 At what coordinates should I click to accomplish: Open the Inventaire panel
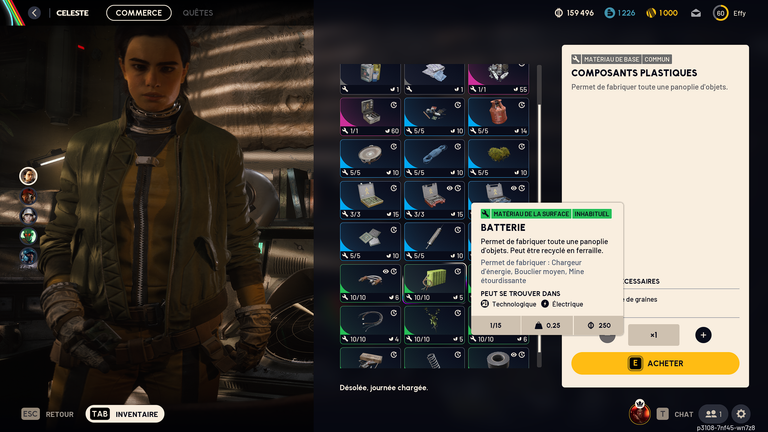point(125,414)
